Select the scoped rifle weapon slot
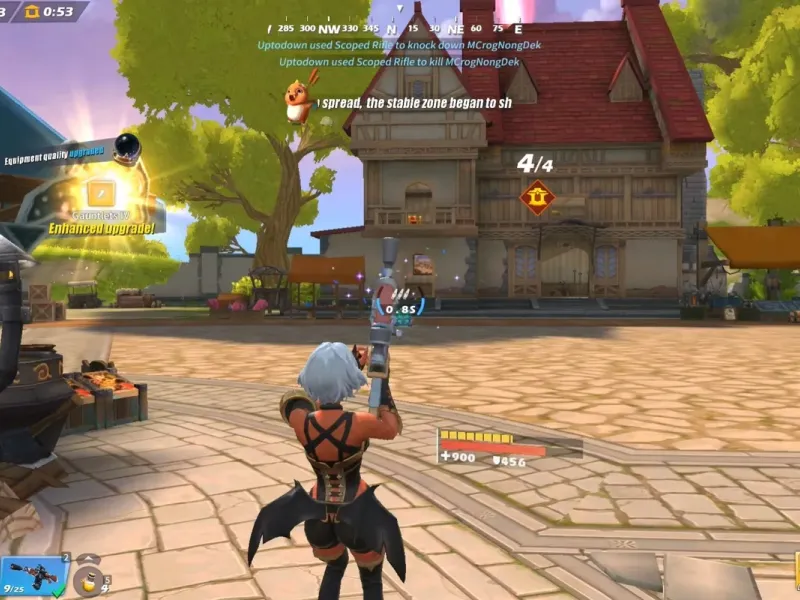Viewport: 800px width, 600px height. pos(33,574)
